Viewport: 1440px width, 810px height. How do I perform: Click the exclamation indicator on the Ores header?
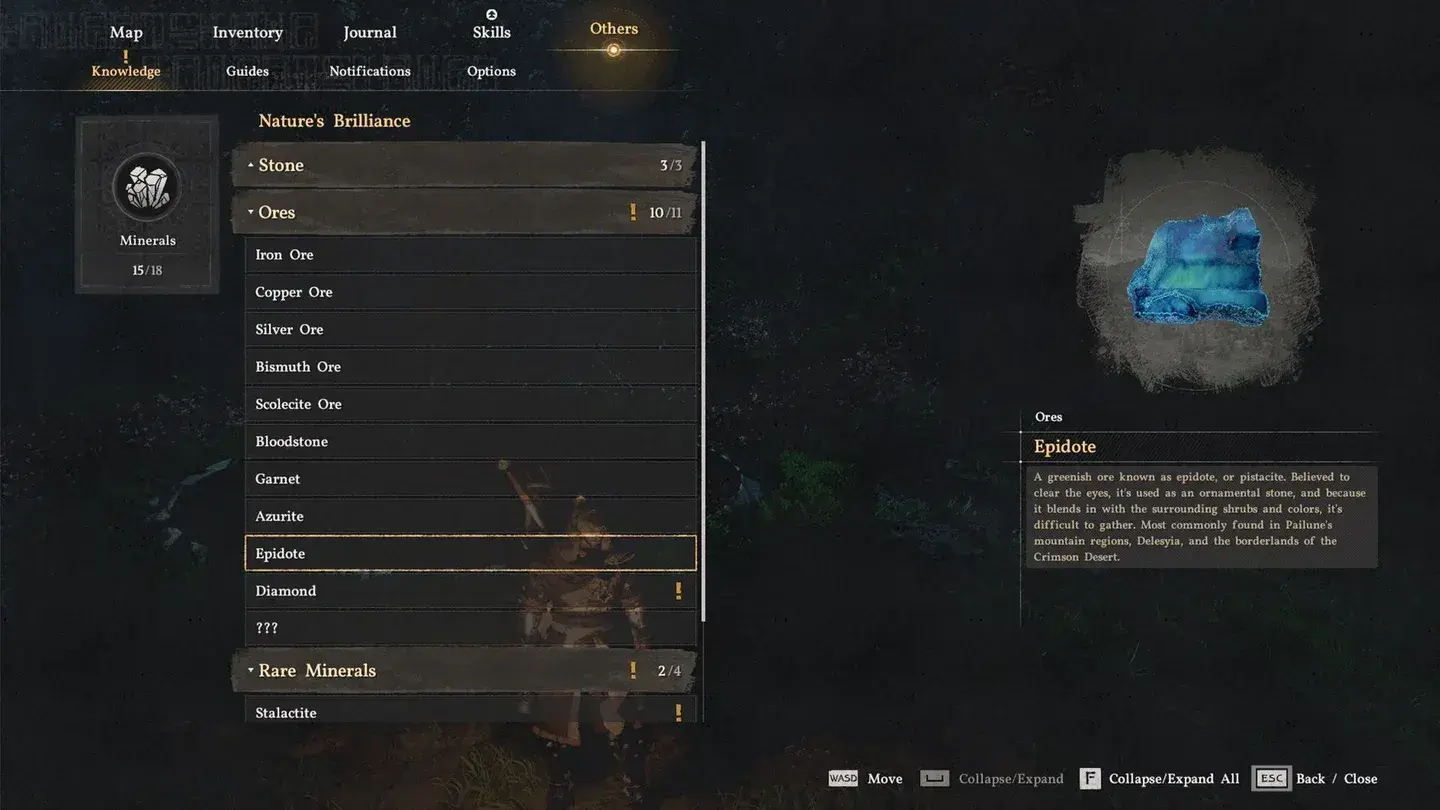pos(632,211)
